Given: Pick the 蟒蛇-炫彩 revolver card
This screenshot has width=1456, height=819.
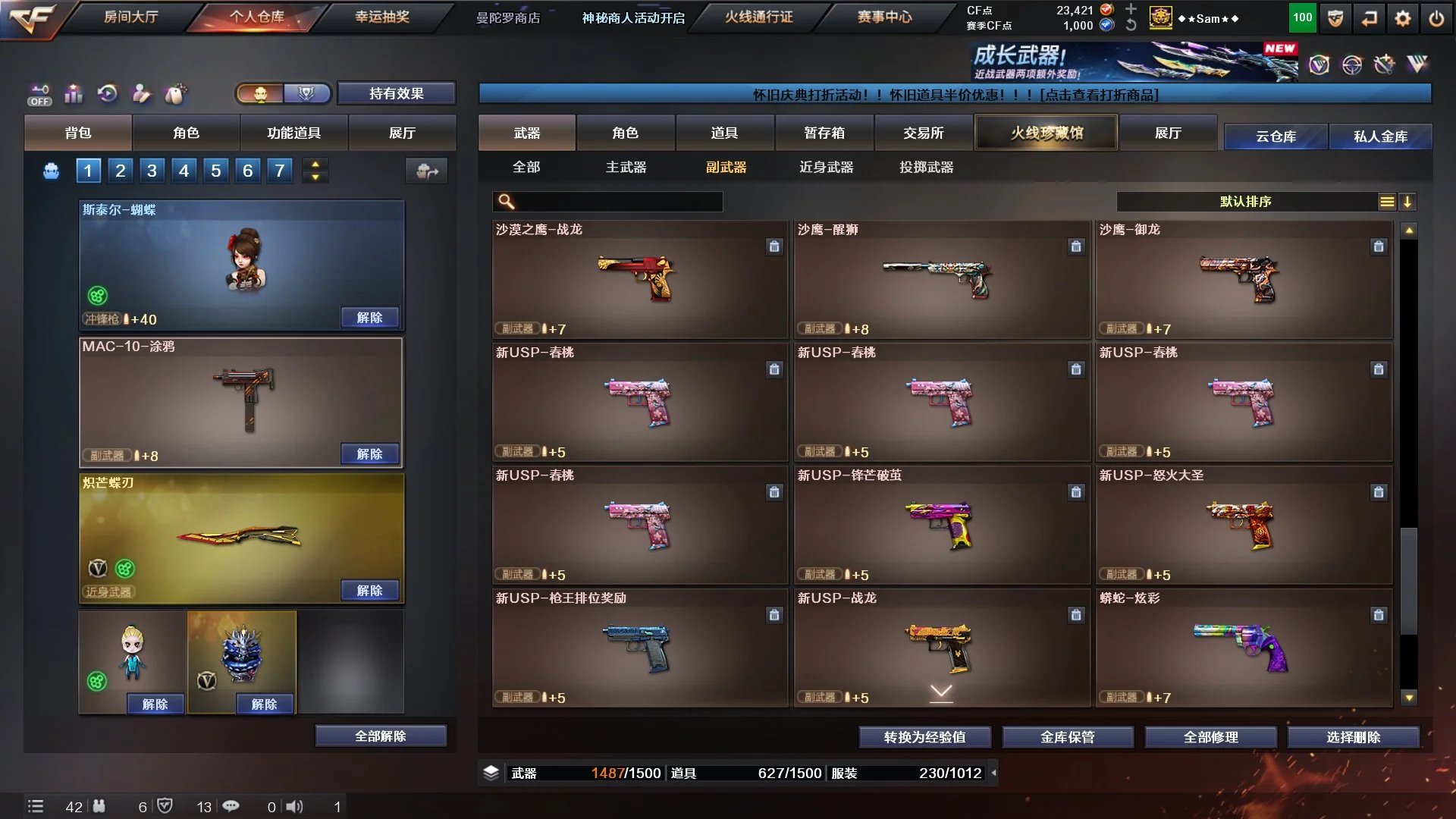Looking at the screenshot, I should coord(1244,648).
